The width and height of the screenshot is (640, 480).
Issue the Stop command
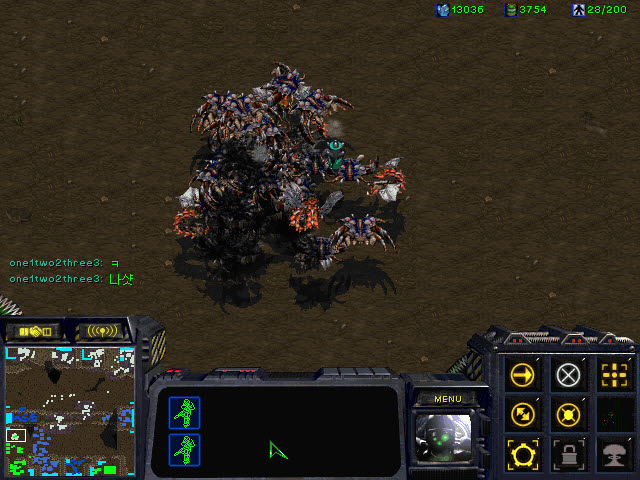(568, 375)
